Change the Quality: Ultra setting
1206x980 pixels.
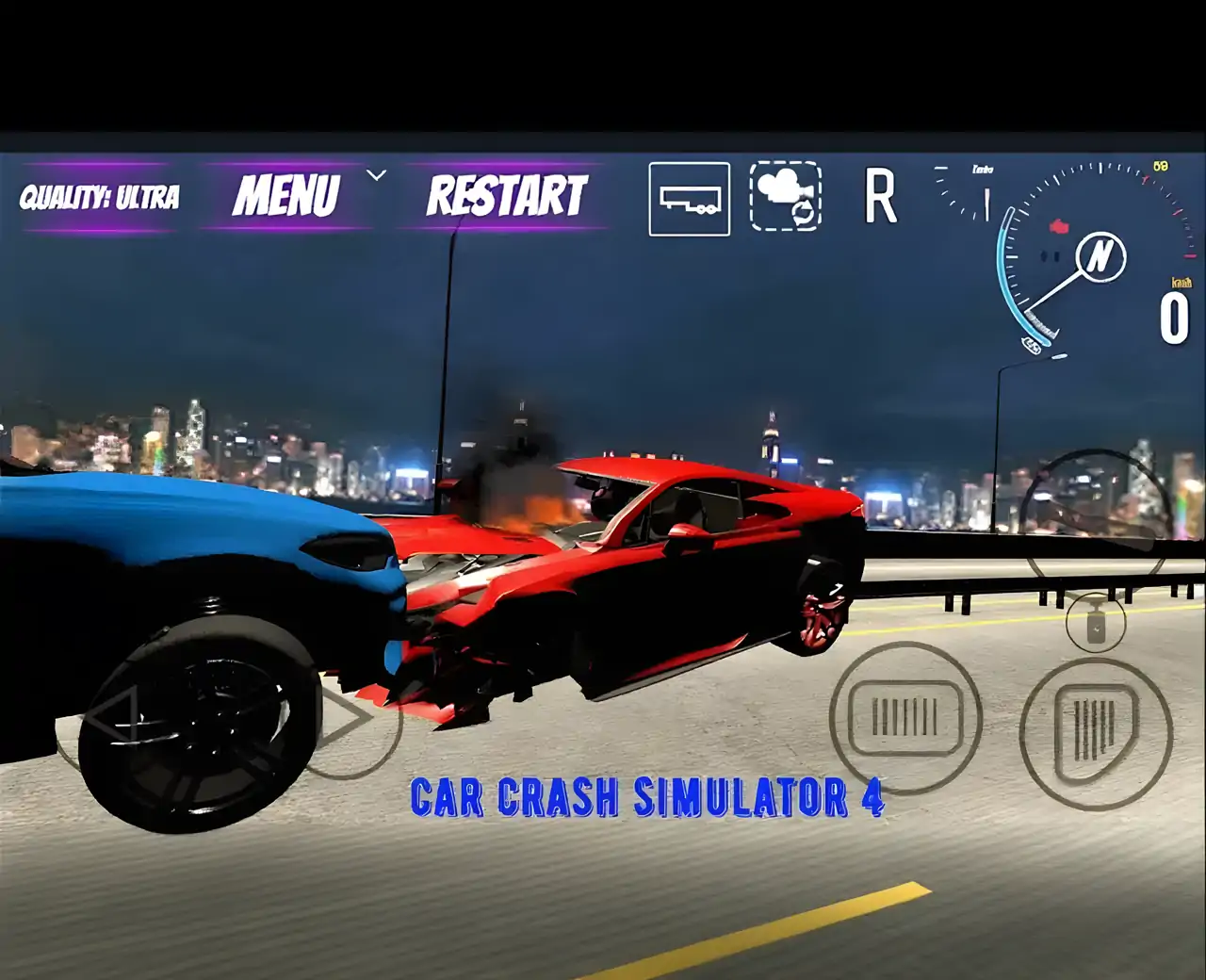pos(100,197)
